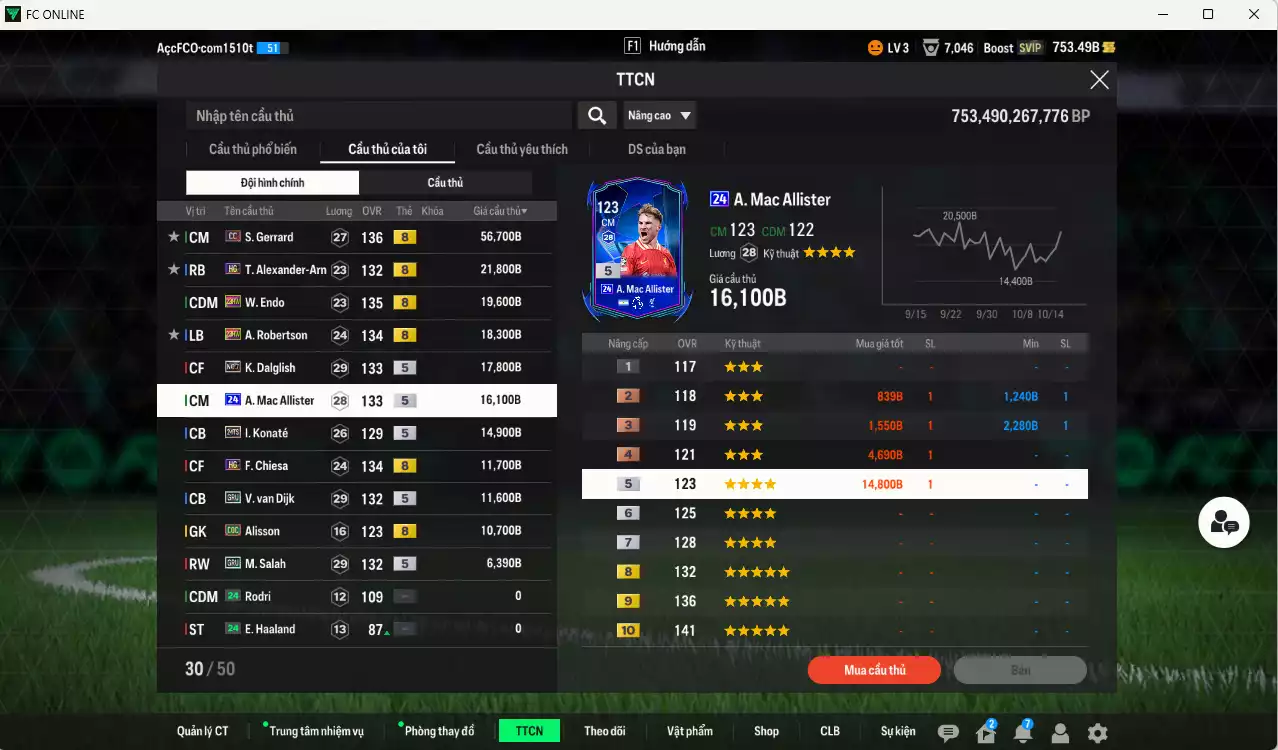This screenshot has width=1278, height=750.
Task: Pick upgrade level 8 row
Action: [x=834, y=572]
